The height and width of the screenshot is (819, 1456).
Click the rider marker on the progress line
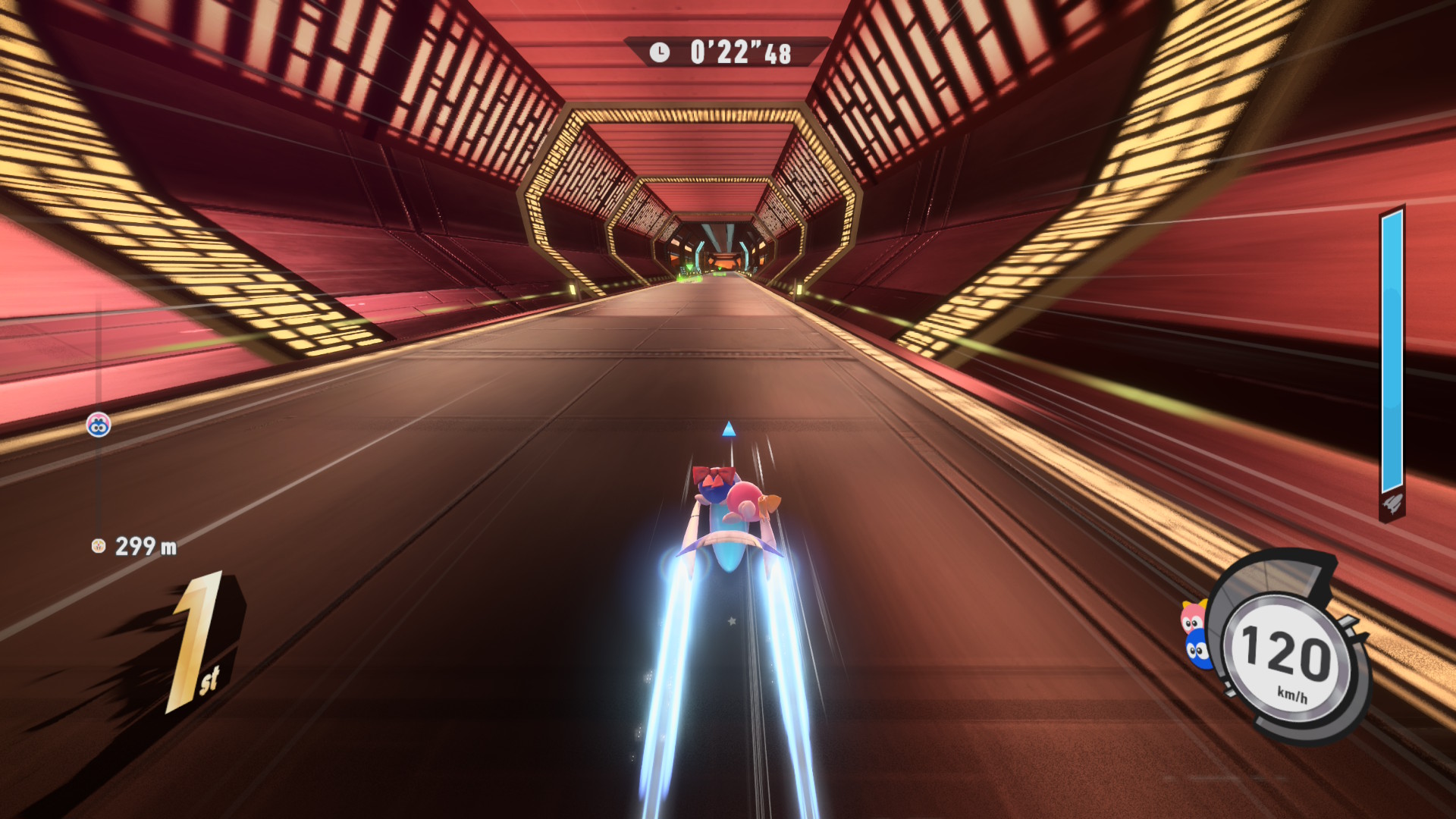99,425
